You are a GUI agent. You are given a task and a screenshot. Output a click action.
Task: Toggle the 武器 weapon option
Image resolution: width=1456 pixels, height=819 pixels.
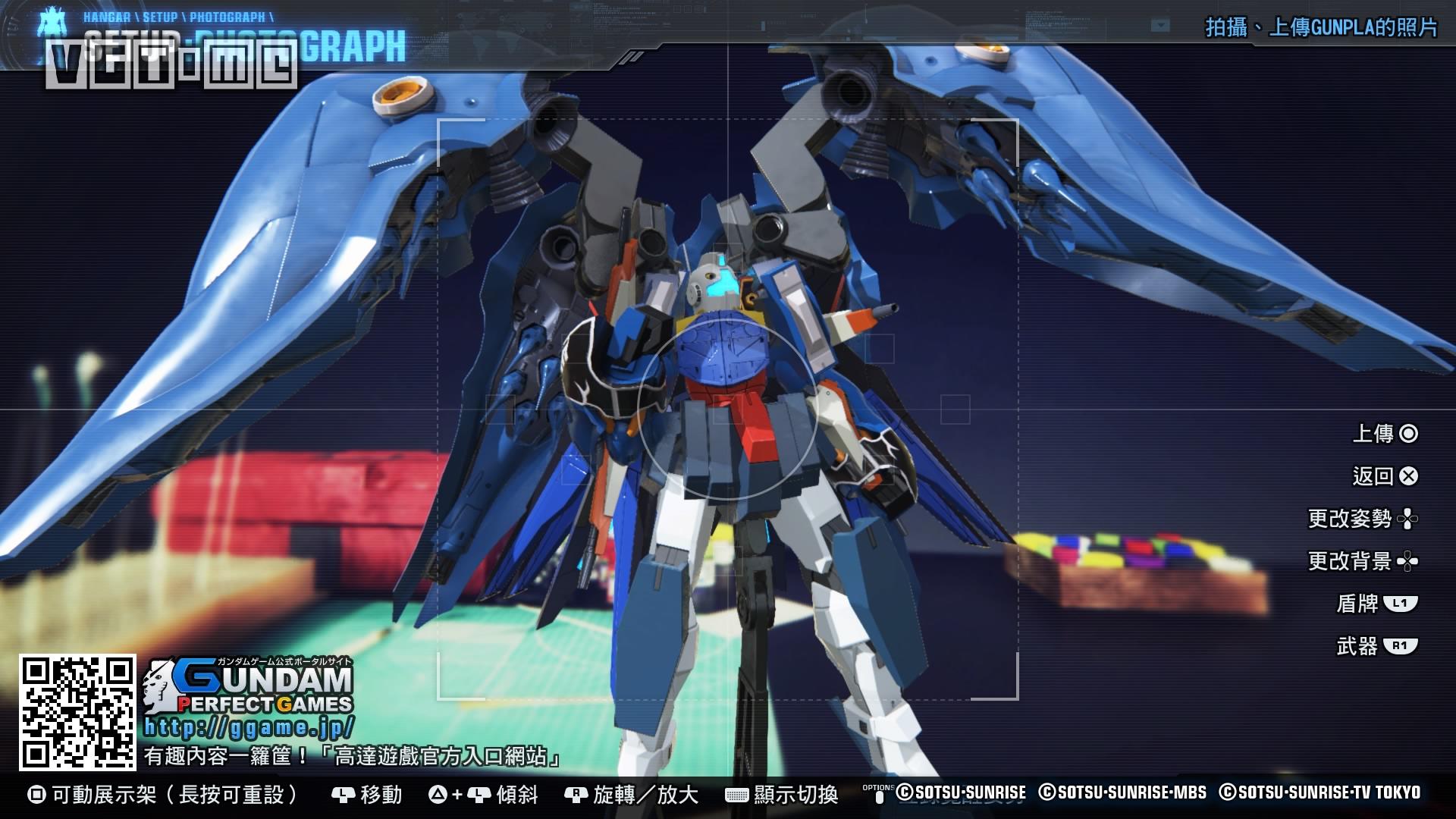tap(1376, 646)
